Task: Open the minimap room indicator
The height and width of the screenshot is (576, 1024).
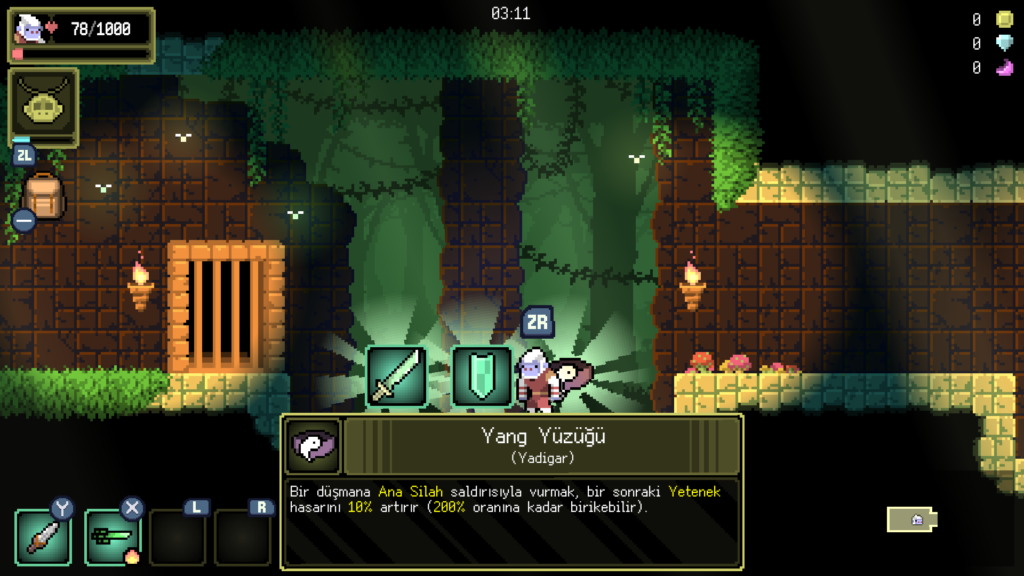Action: [912, 519]
